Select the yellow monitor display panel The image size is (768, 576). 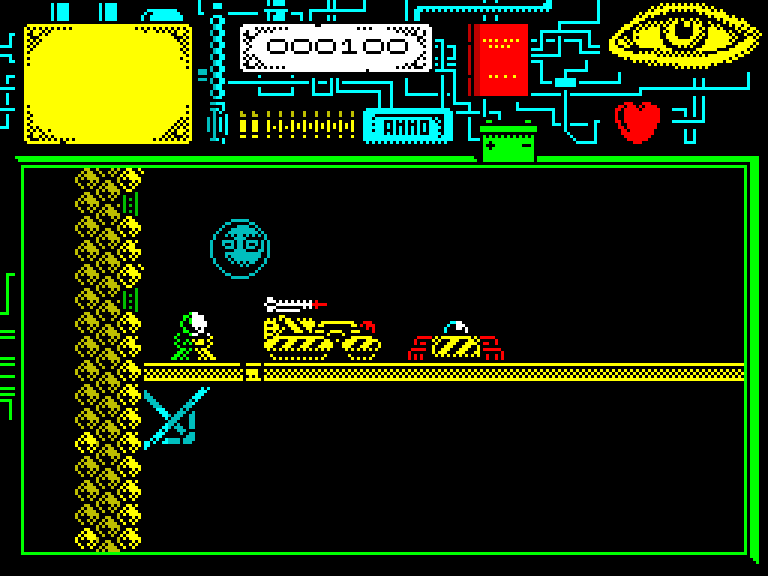click(108, 84)
